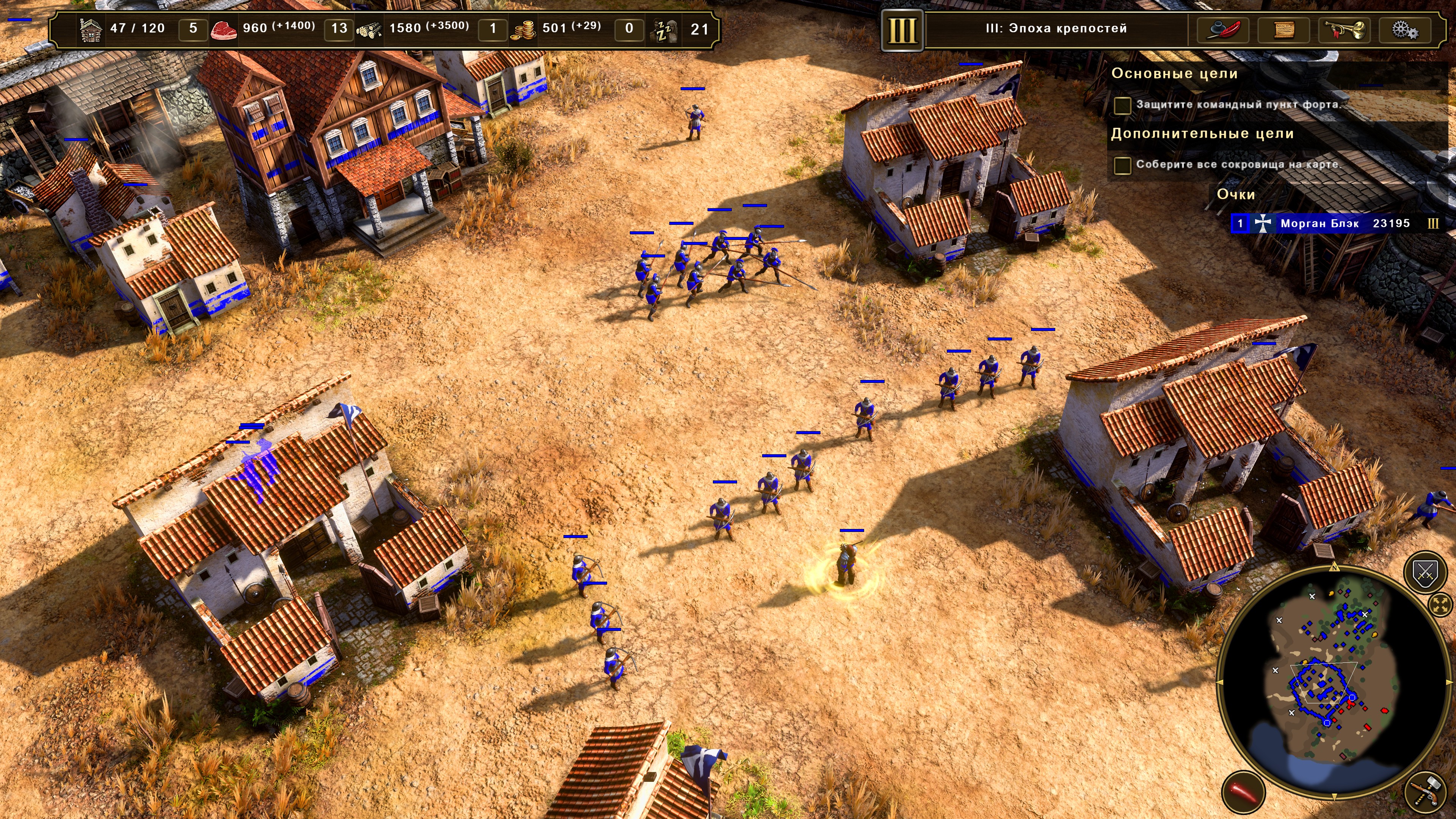Select the hero unit with the golden glow

coord(846,565)
